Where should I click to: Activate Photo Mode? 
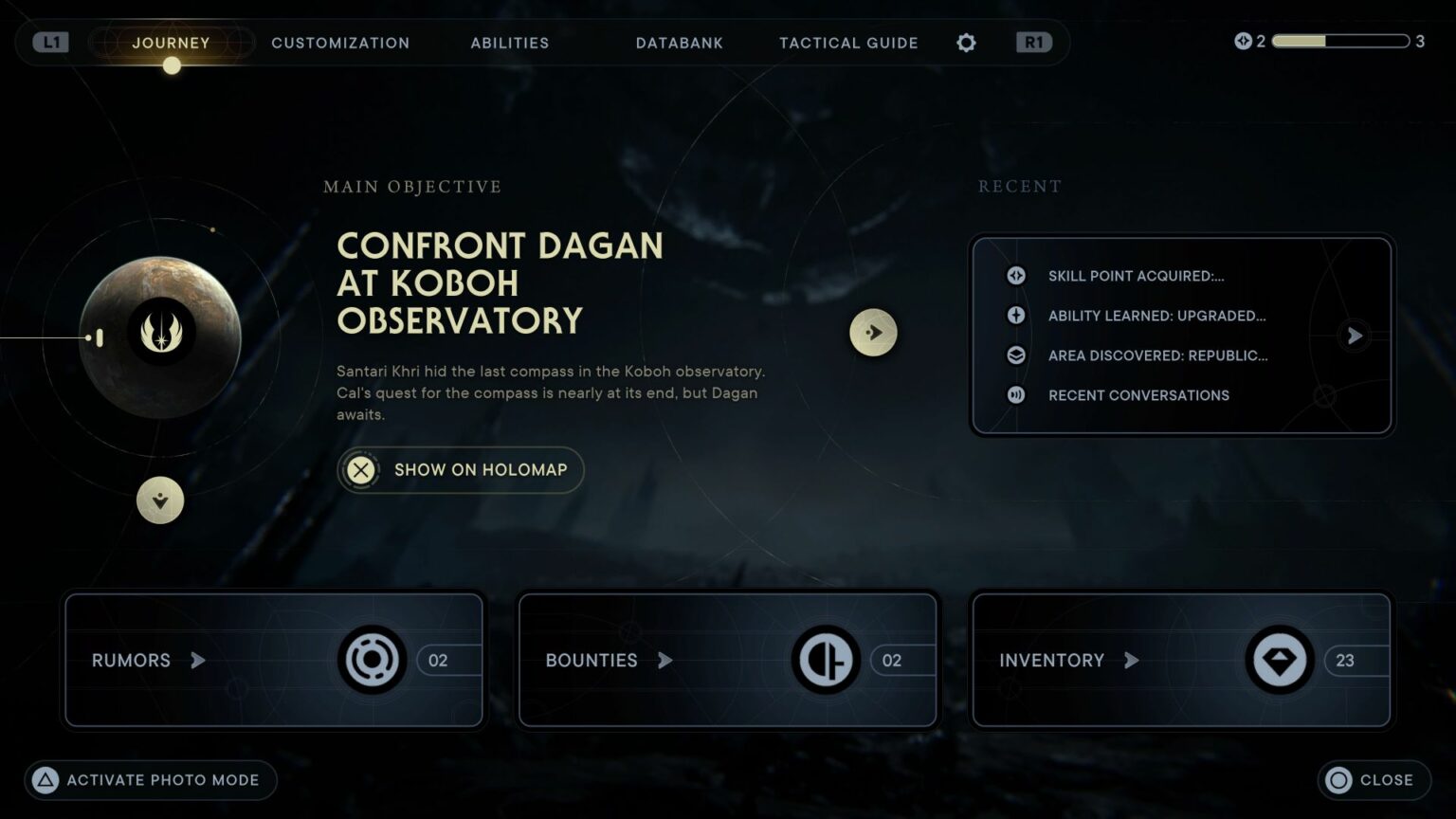coord(150,780)
